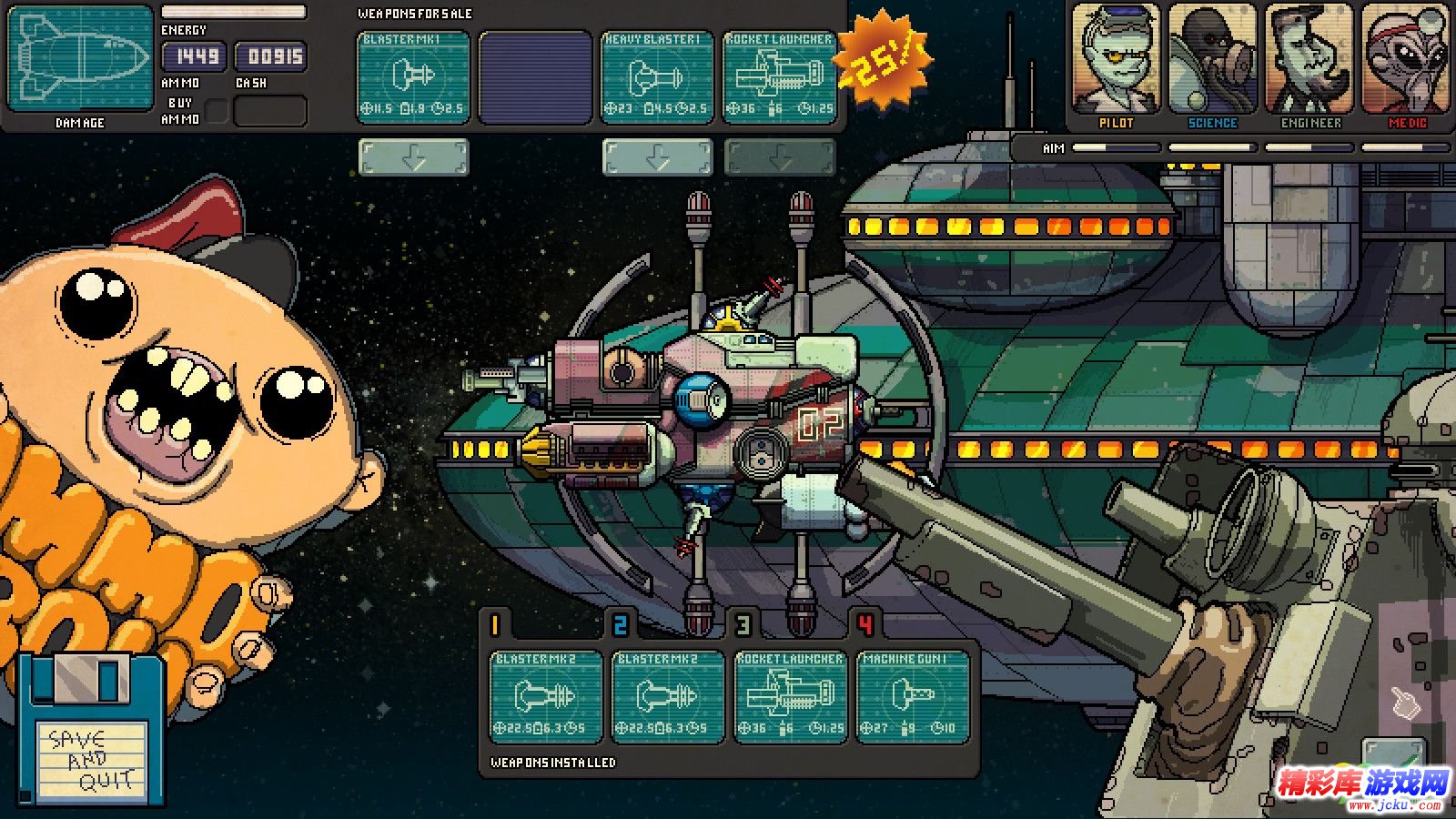The image size is (1456, 819).
Task: Save and quit via the floppy disk
Action: pos(92,733)
